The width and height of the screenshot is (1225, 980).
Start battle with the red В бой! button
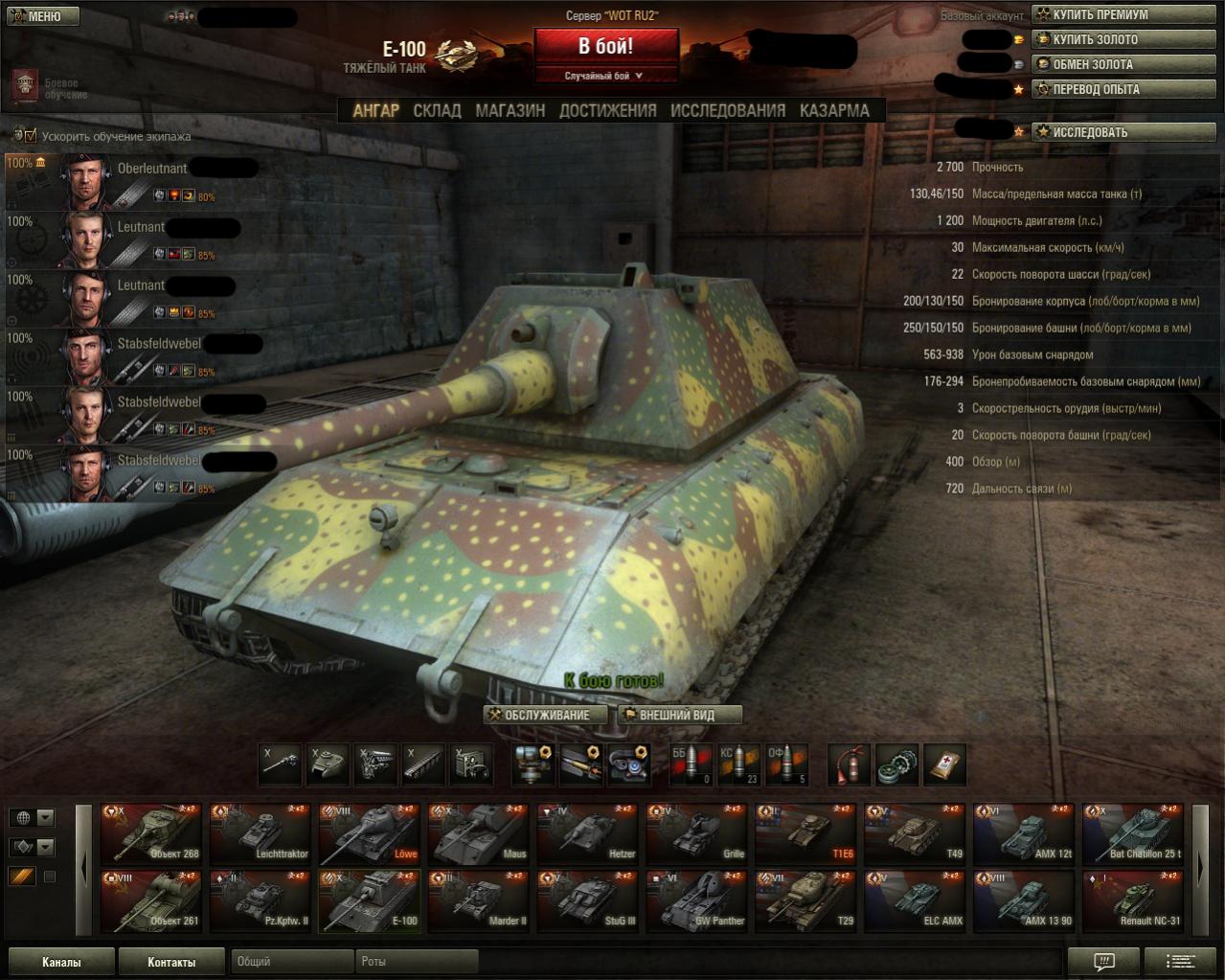pos(605,46)
